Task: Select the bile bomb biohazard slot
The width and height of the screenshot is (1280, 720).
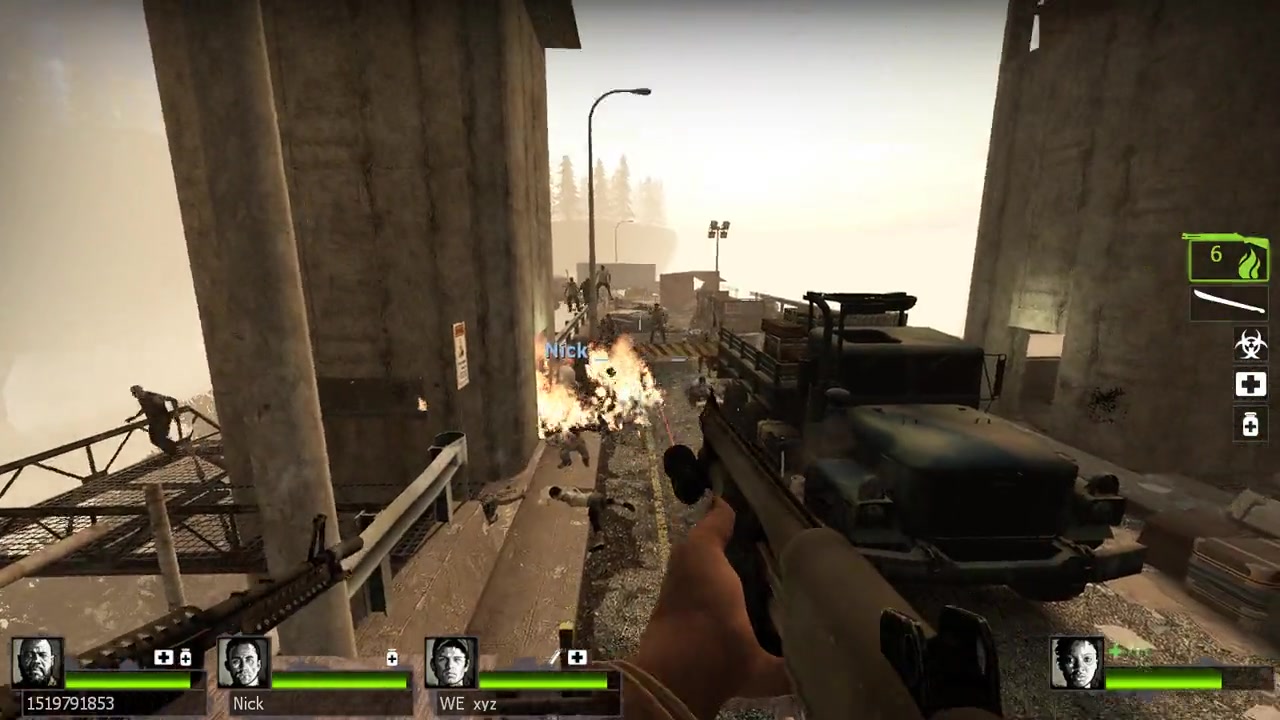Action: pyautogui.click(x=1250, y=344)
